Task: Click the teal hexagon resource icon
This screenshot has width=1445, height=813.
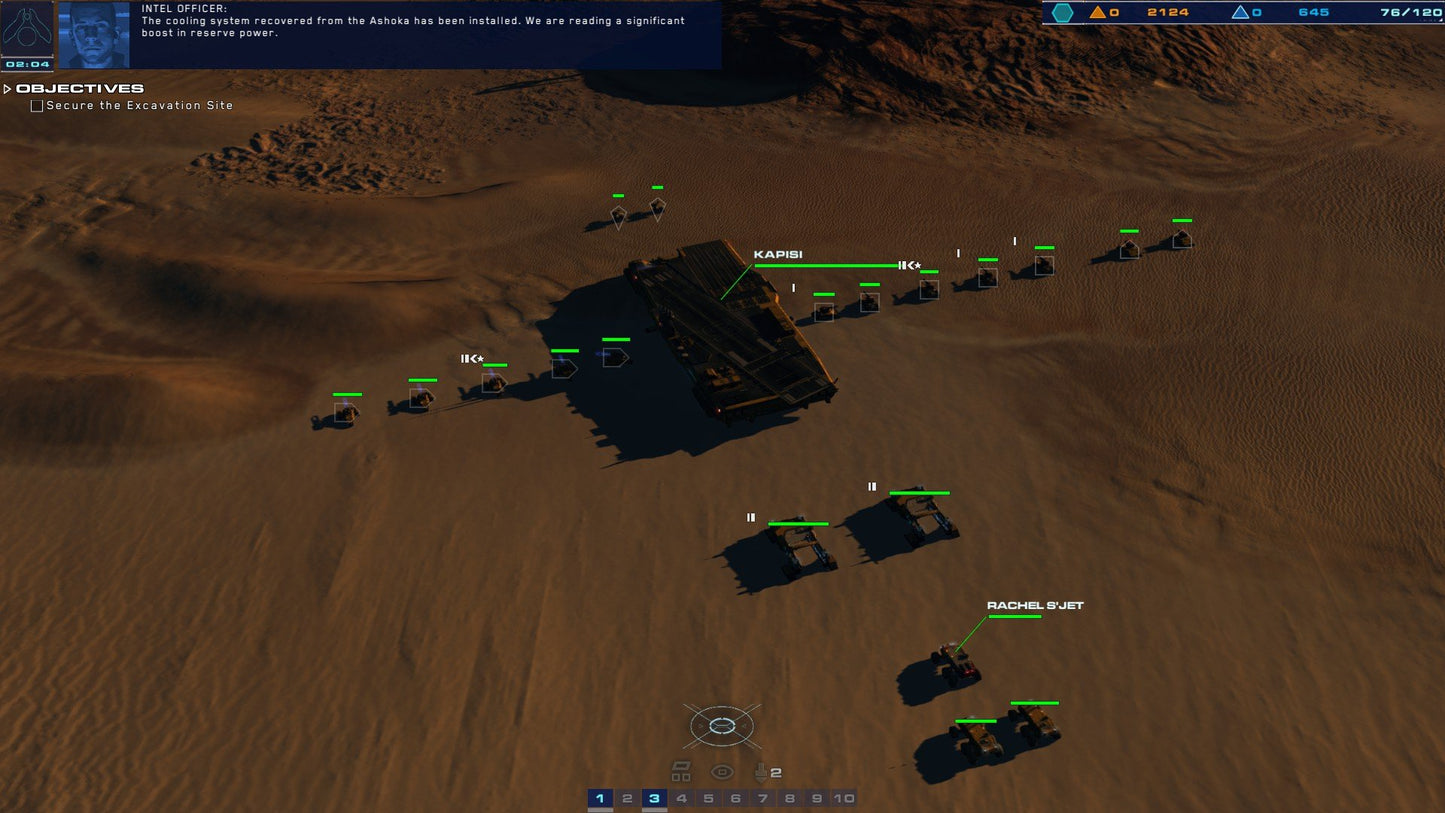Action: (x=1063, y=12)
